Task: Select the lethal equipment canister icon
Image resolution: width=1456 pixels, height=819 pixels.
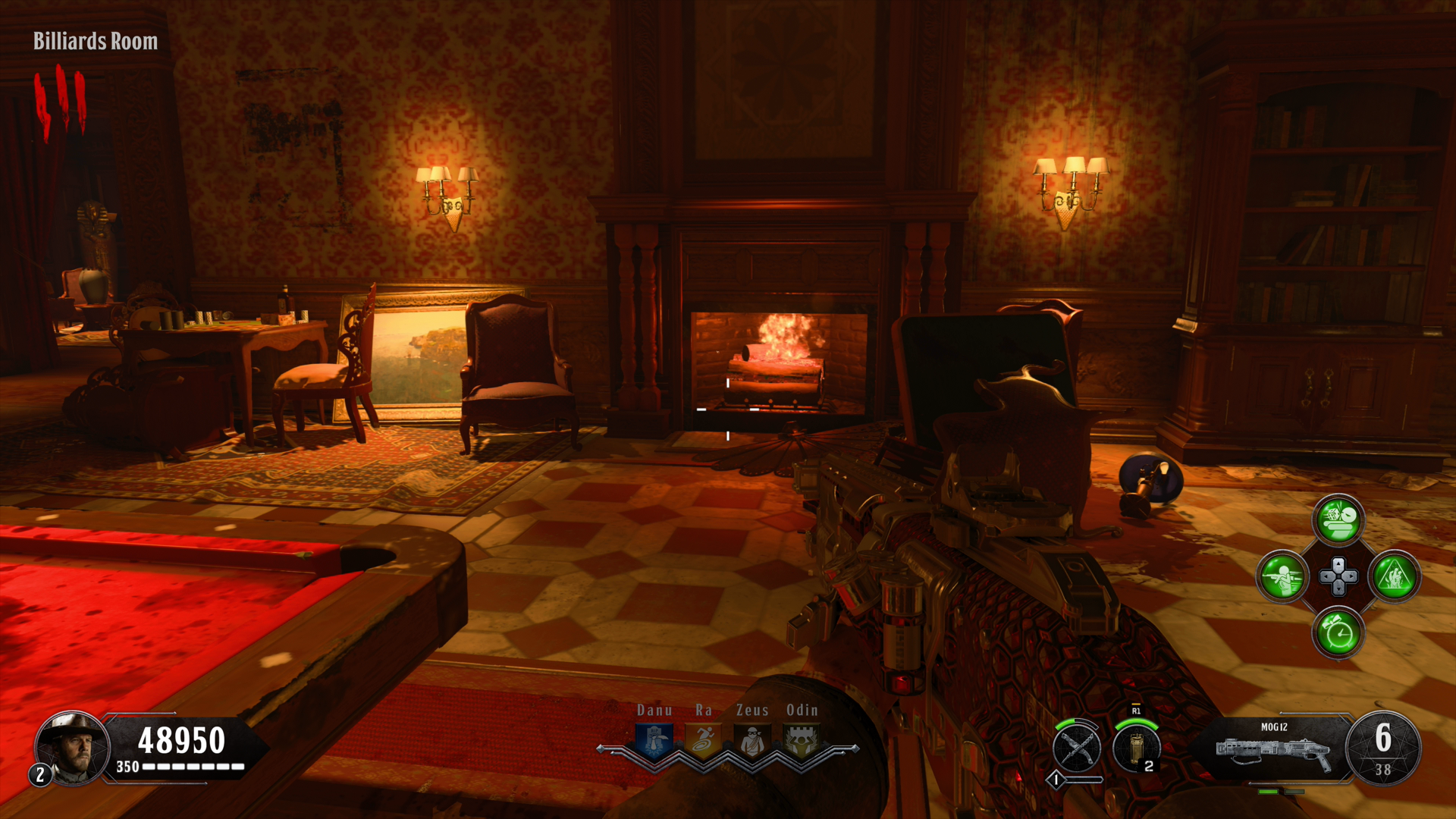Action: 1135,748
